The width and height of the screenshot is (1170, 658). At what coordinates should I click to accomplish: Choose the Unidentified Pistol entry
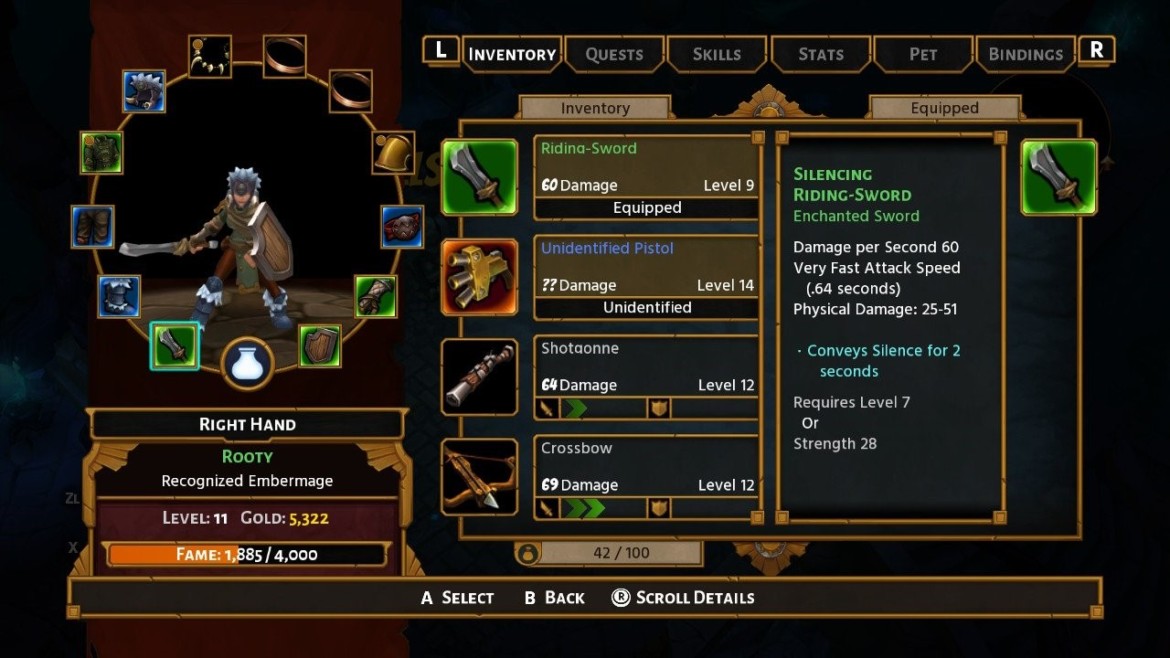646,278
